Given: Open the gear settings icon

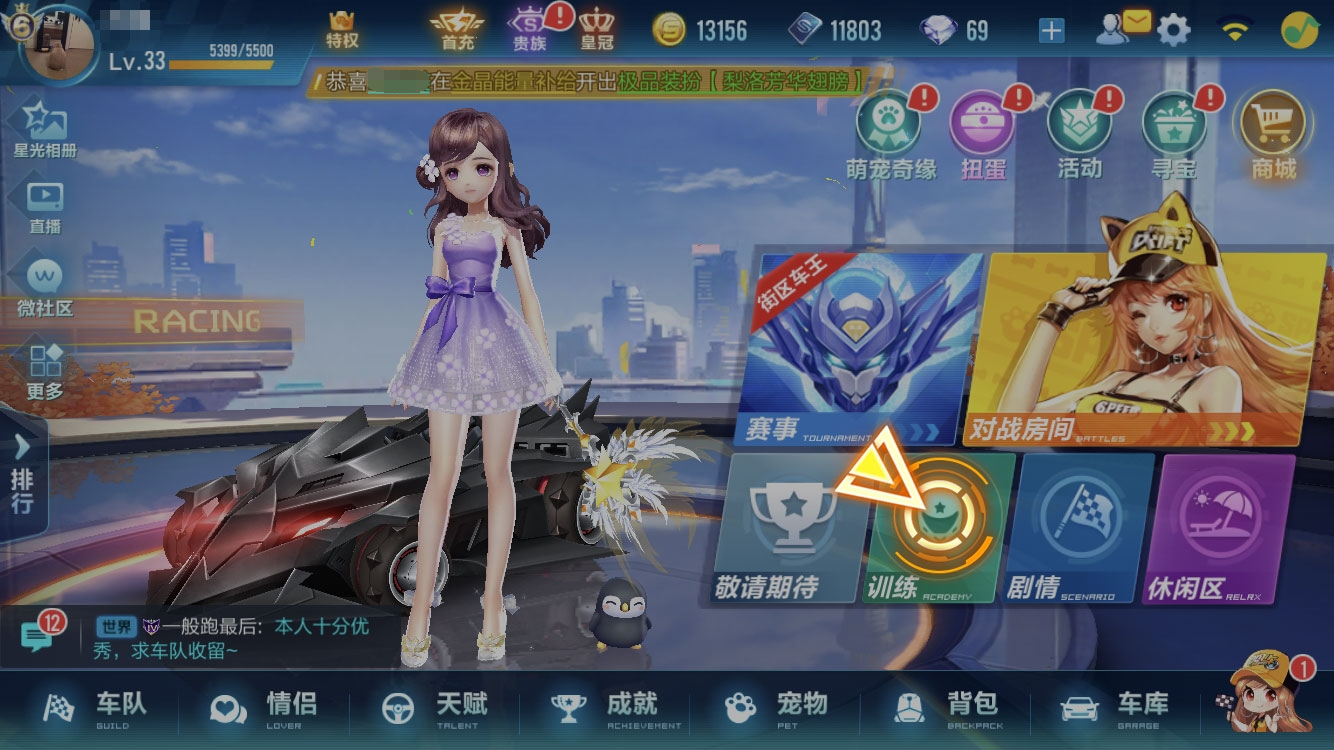Looking at the screenshot, I should coord(1174,31).
